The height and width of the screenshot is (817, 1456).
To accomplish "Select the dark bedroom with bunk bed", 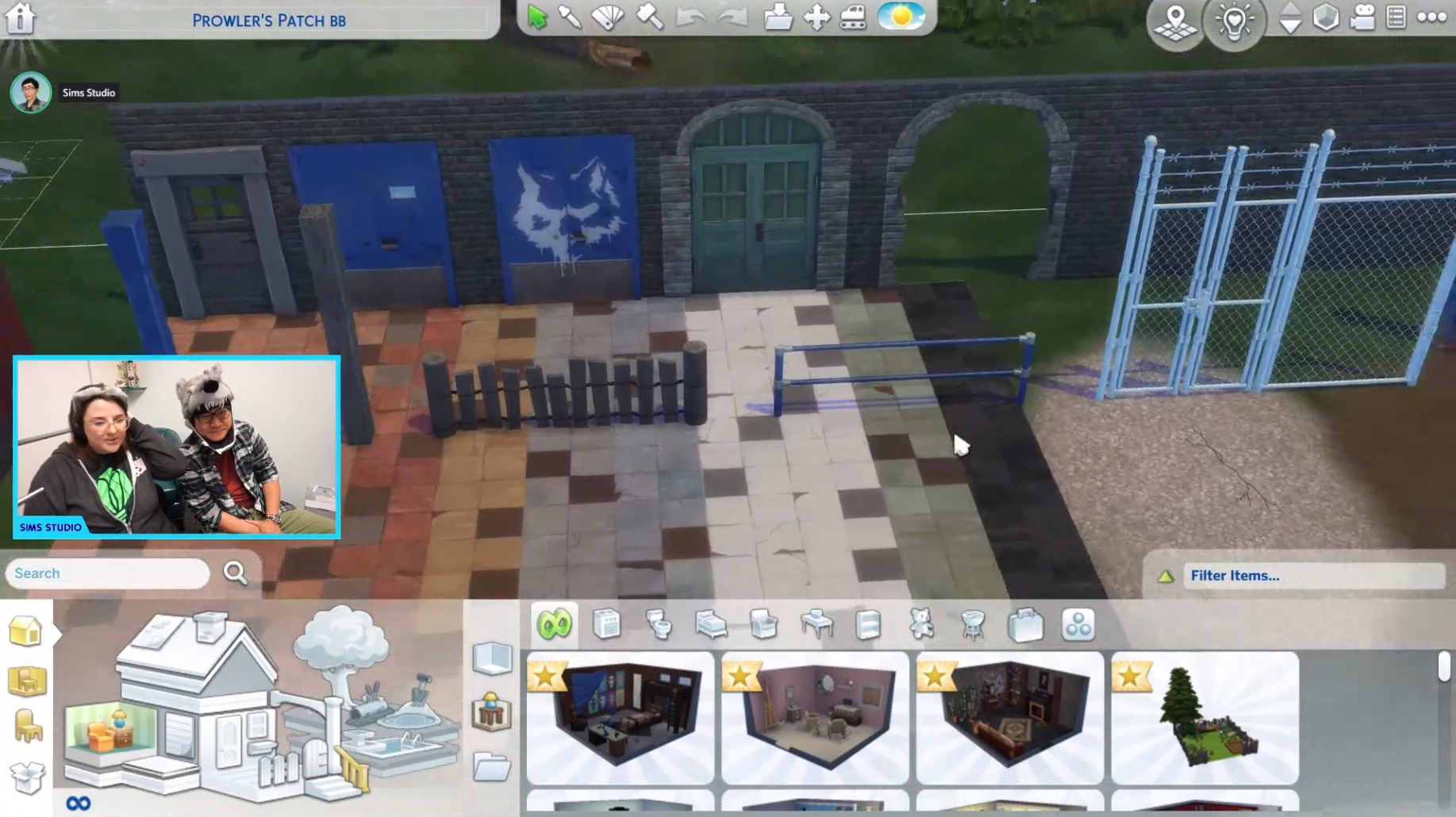I will point(620,718).
